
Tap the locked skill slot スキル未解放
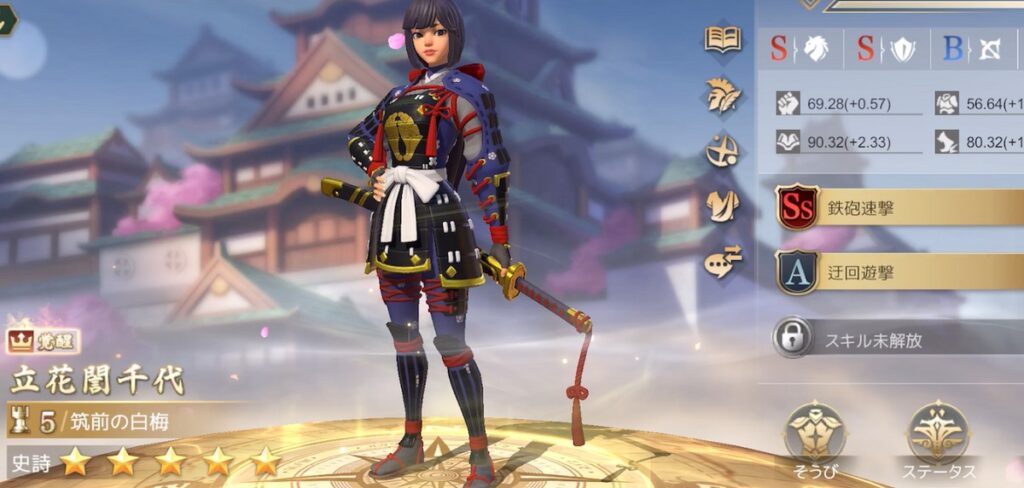[x=896, y=338]
